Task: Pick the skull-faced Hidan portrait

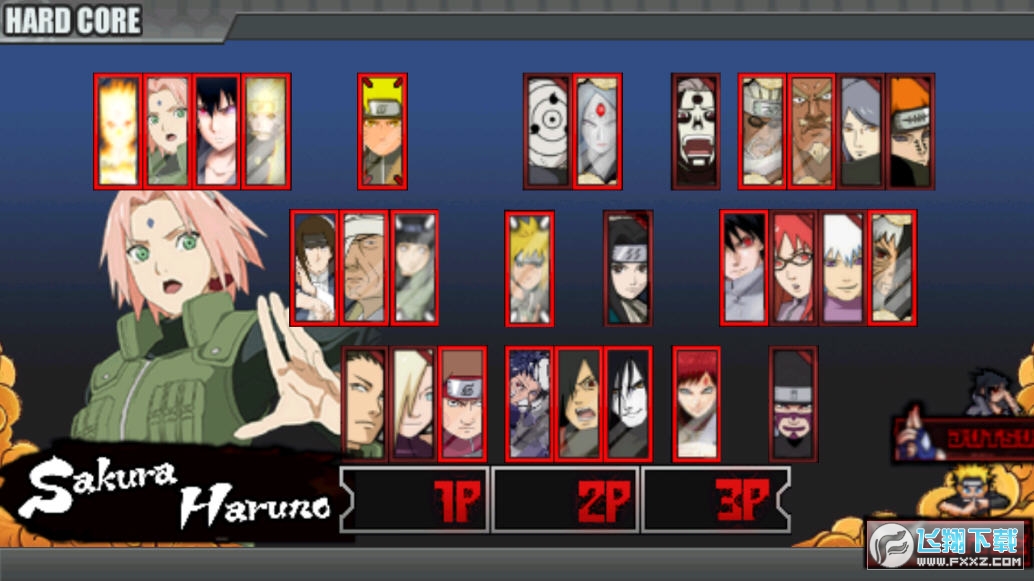Action: (x=695, y=131)
